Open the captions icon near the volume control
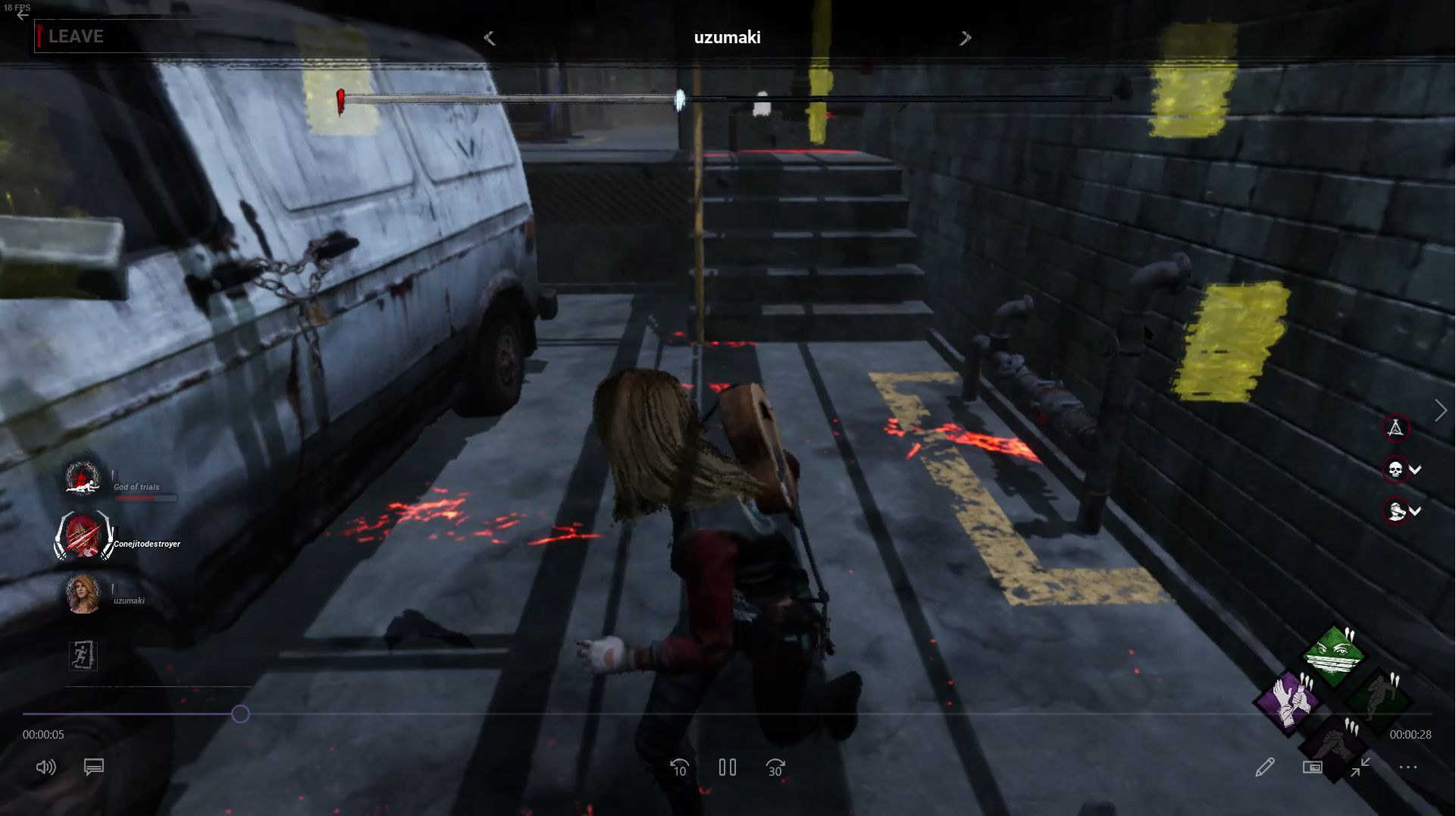Screen dimensions: 1456x816 (x=93, y=767)
